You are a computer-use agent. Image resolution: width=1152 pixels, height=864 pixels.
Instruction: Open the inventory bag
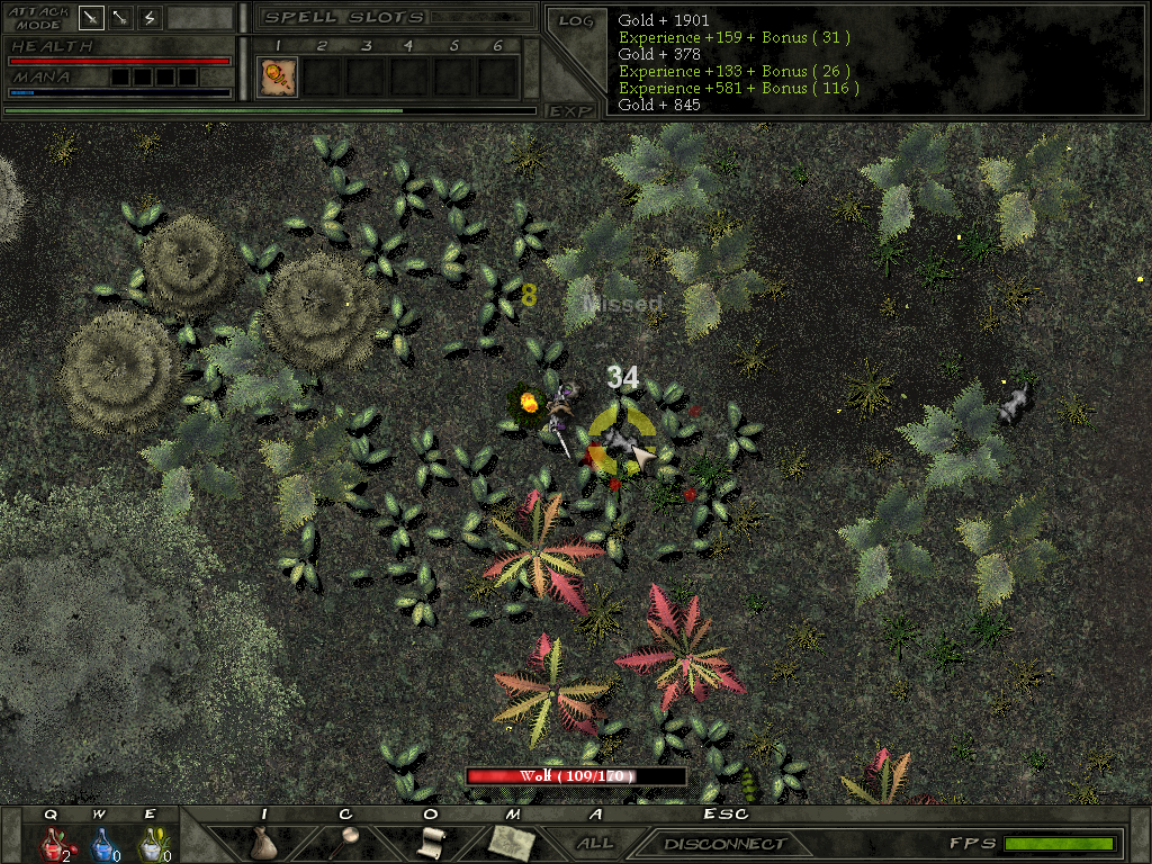pyautogui.click(x=264, y=843)
